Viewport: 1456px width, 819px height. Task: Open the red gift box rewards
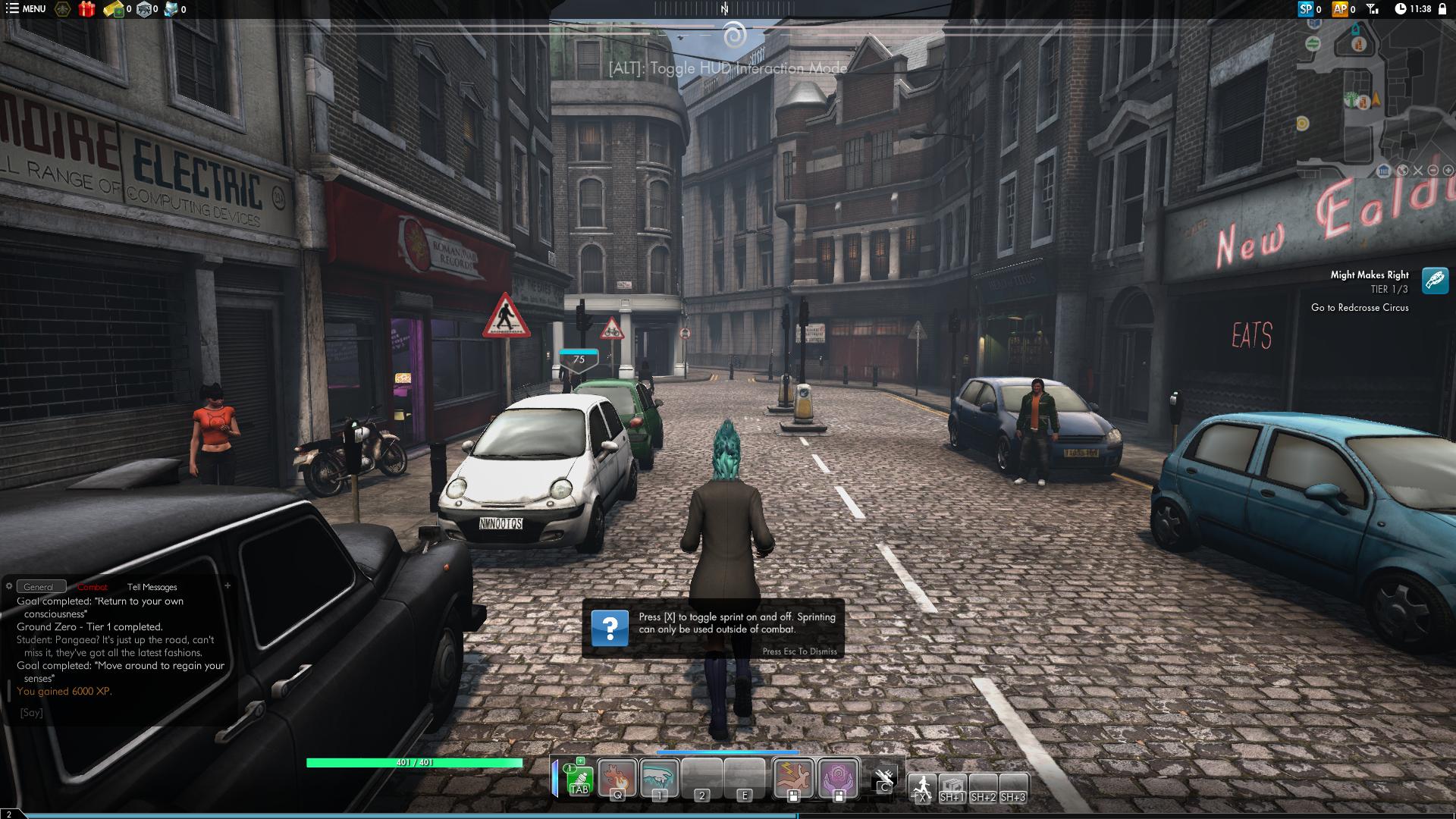pyautogui.click(x=86, y=9)
